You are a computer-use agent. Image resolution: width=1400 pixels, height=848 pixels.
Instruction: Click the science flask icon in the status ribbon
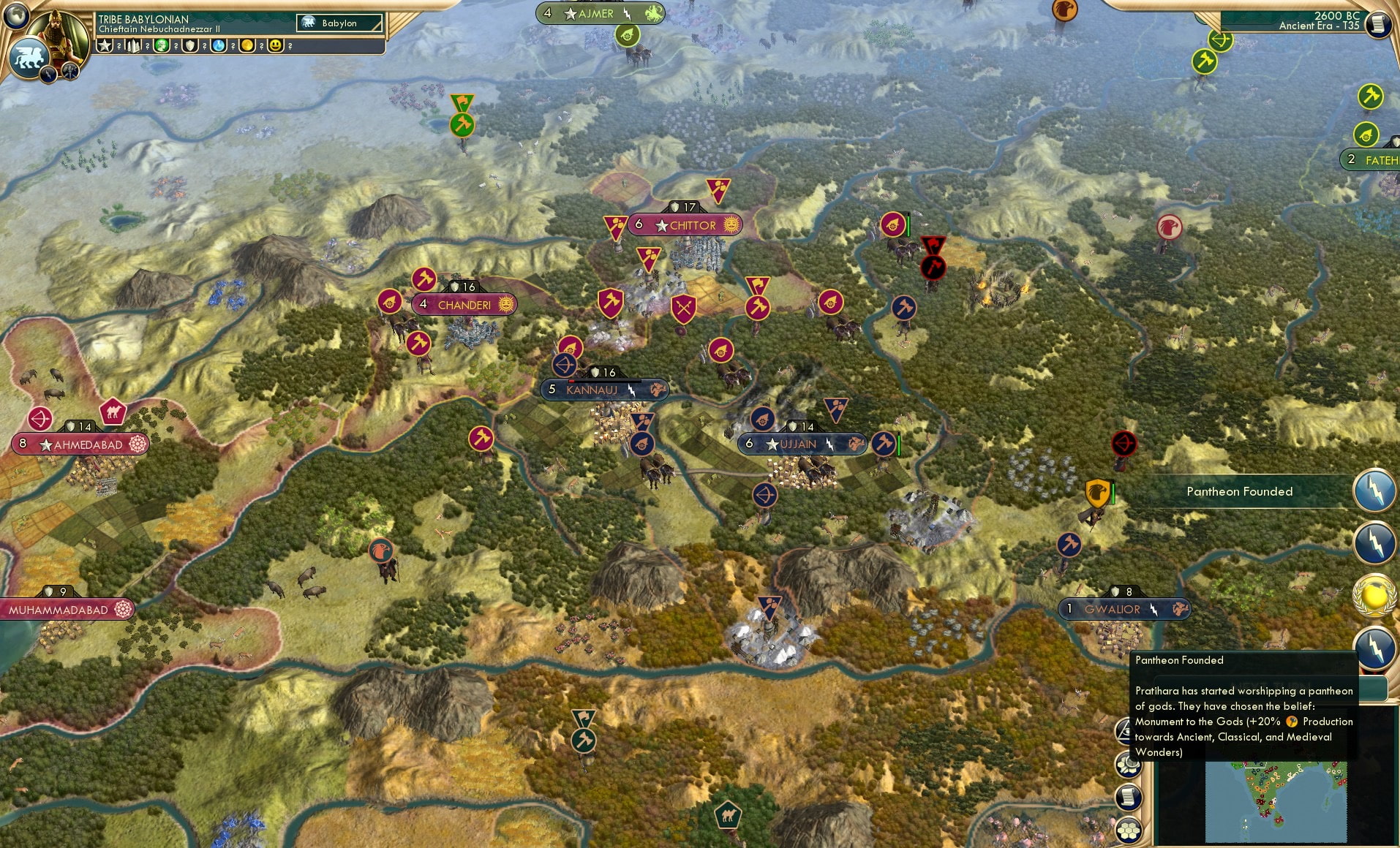pyautogui.click(x=217, y=47)
